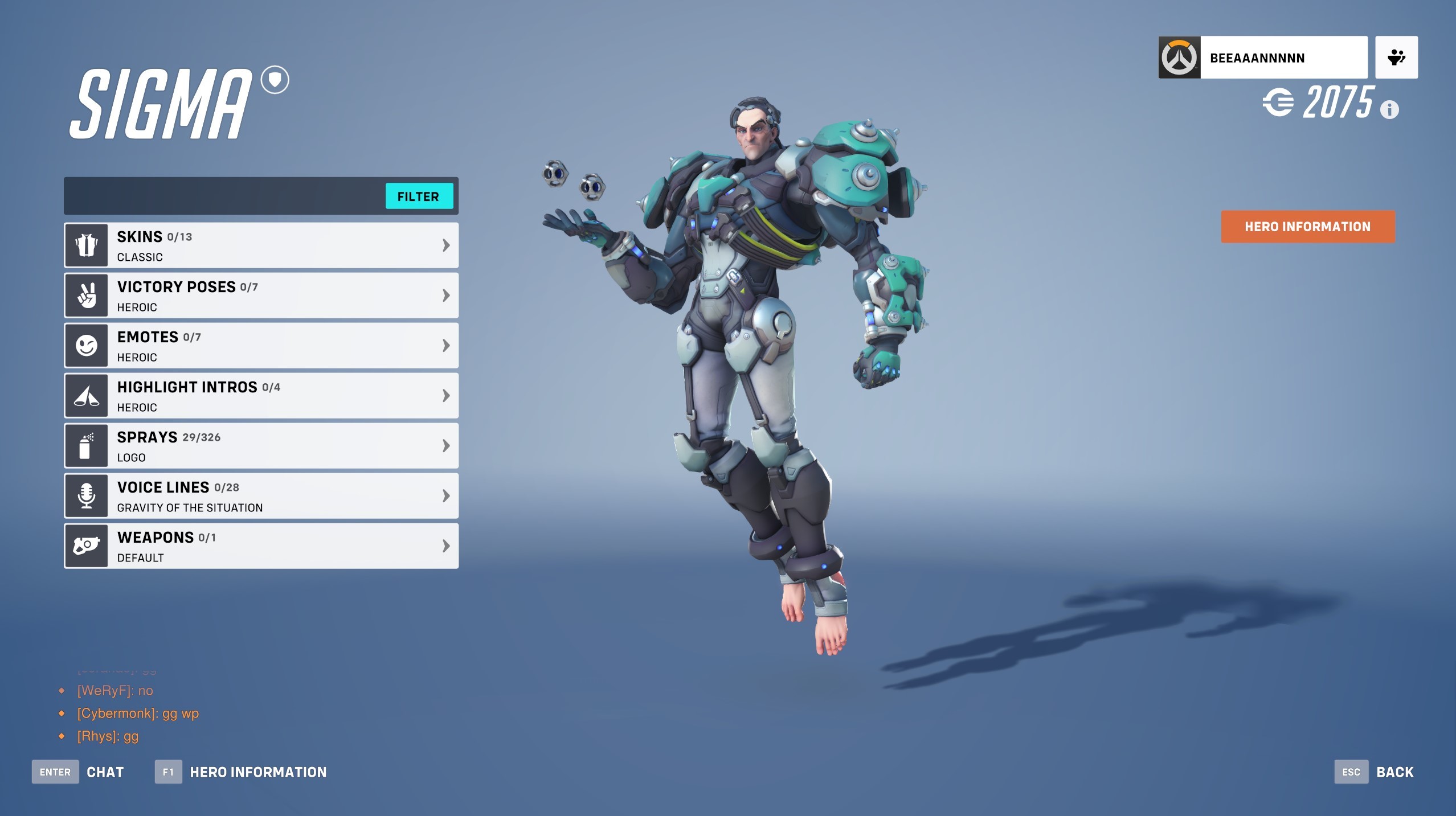Viewport: 1456px width, 816px height.
Task: Expand the Skins row via its chevron
Action: tap(445, 245)
